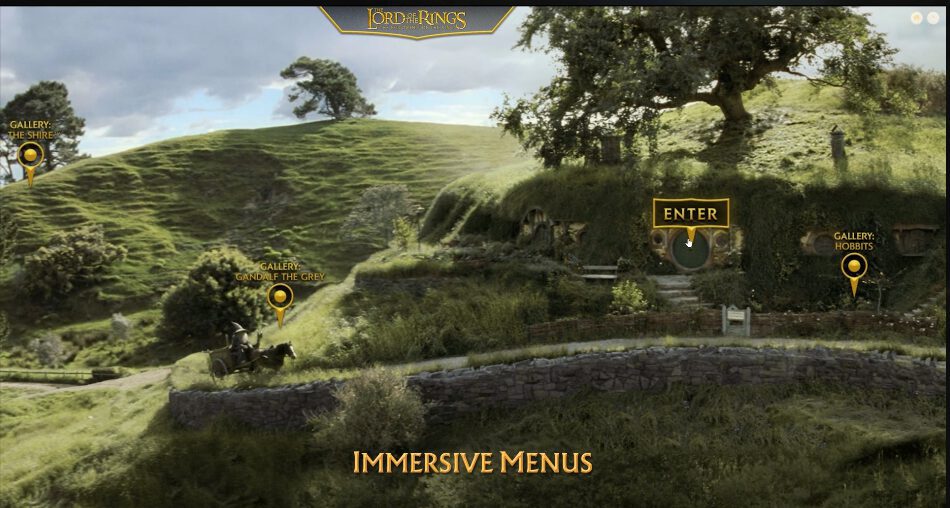
Task: Click the ENTER button above the hobbit door
Action: point(690,214)
